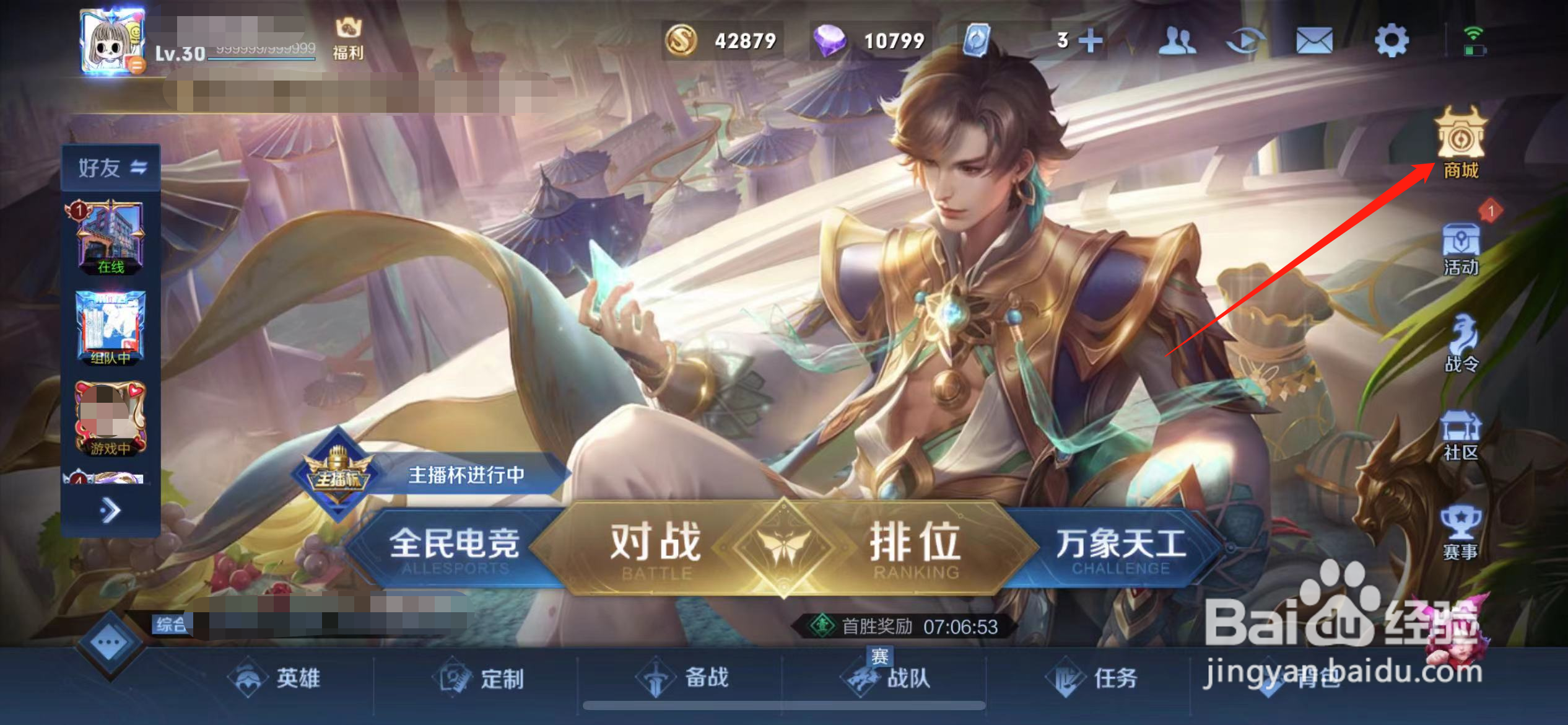The image size is (1568, 725).
Task: Expand the friends list panel arrow
Action: click(111, 509)
